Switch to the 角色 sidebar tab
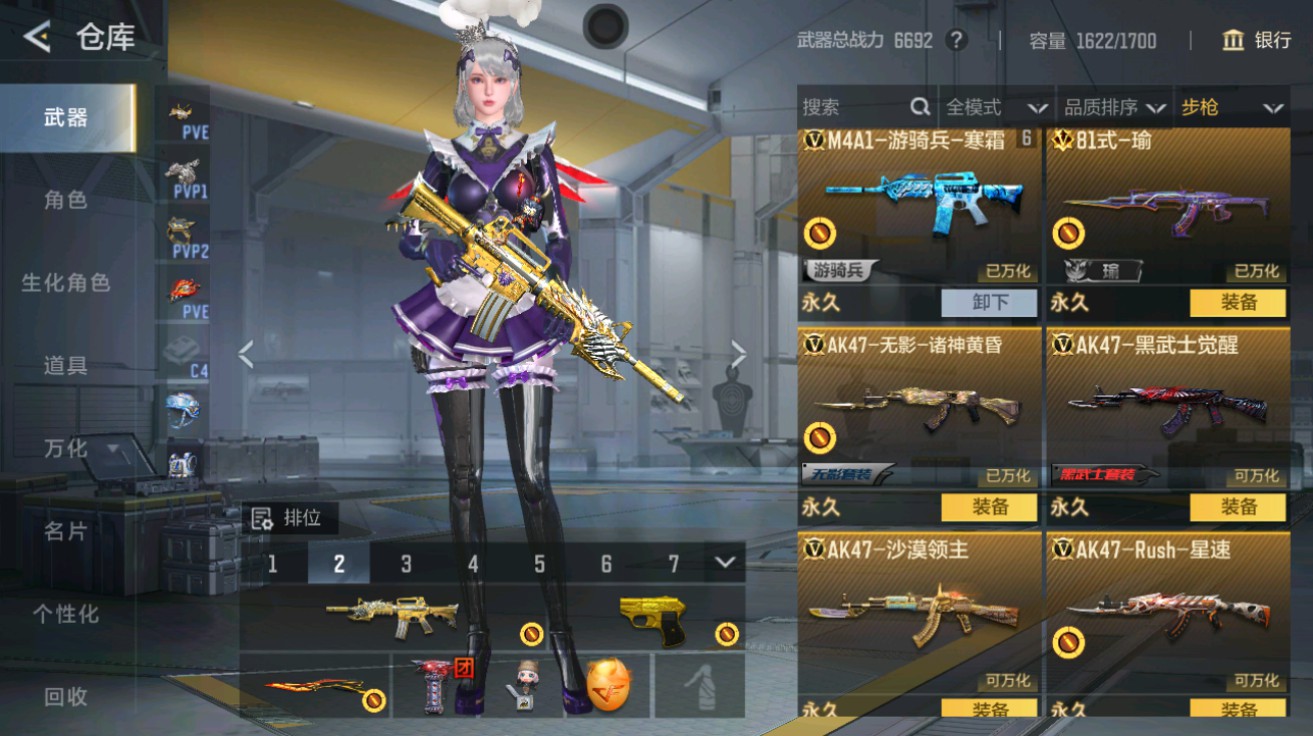Image resolution: width=1313 pixels, height=736 pixels. pos(67,200)
